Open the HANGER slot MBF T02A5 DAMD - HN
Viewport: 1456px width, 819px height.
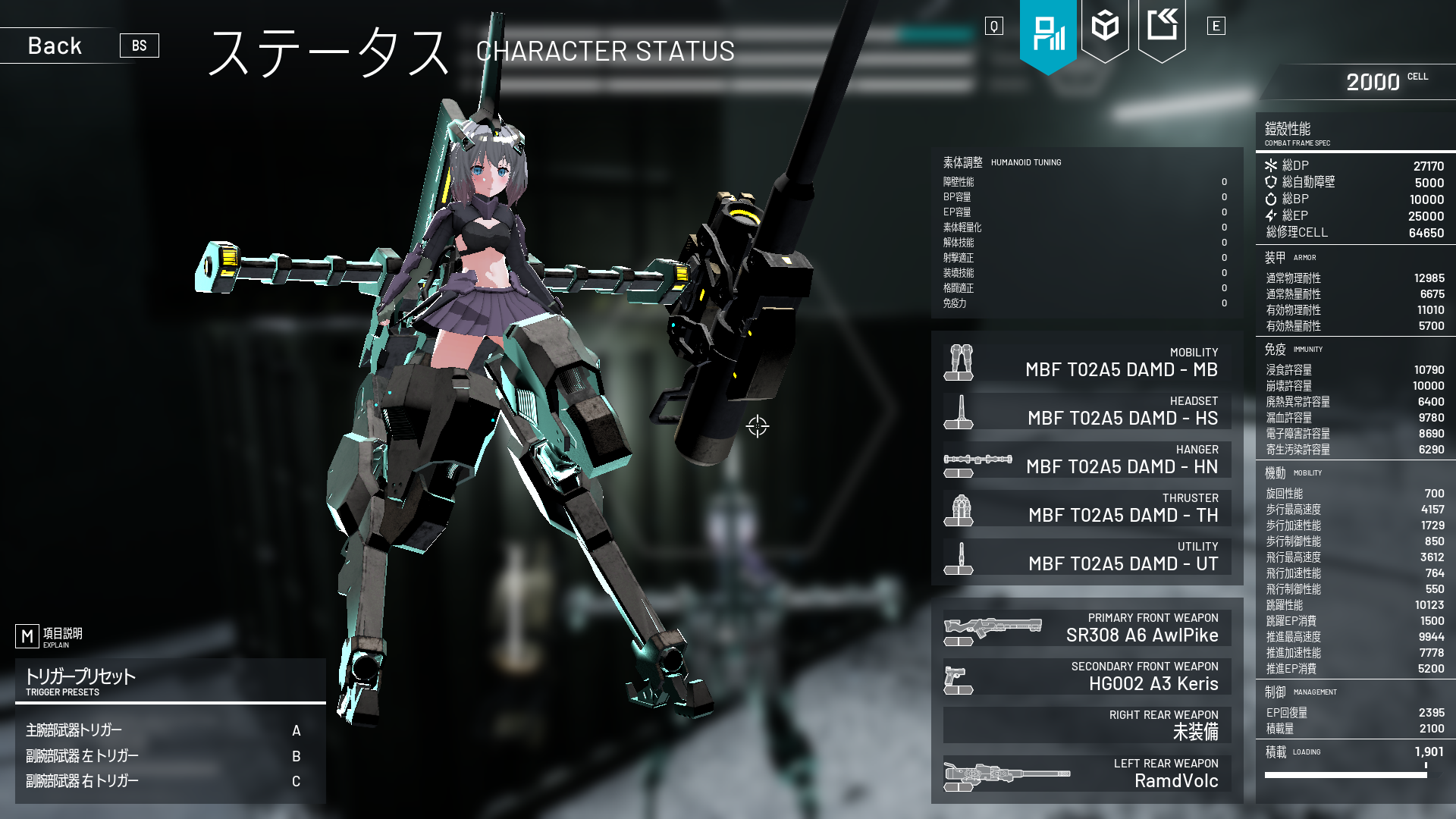1087,460
